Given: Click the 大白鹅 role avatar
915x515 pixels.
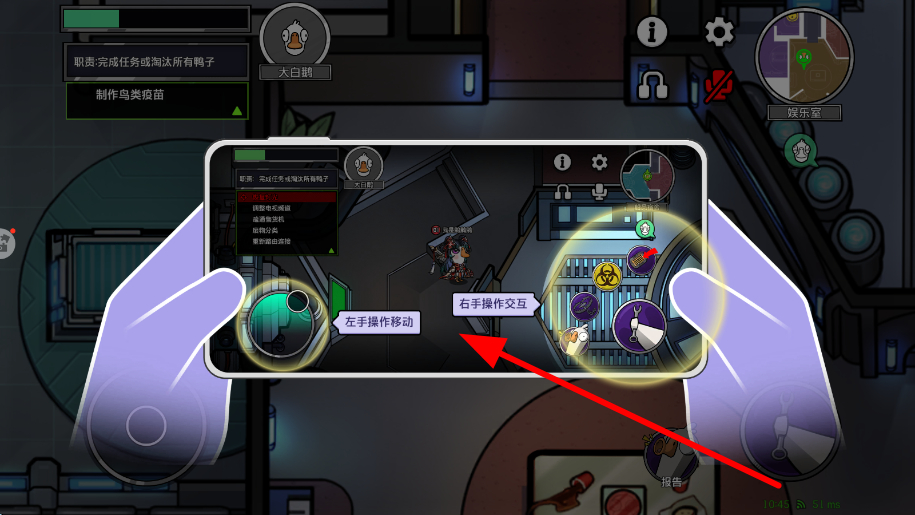Looking at the screenshot, I should [x=294, y=38].
